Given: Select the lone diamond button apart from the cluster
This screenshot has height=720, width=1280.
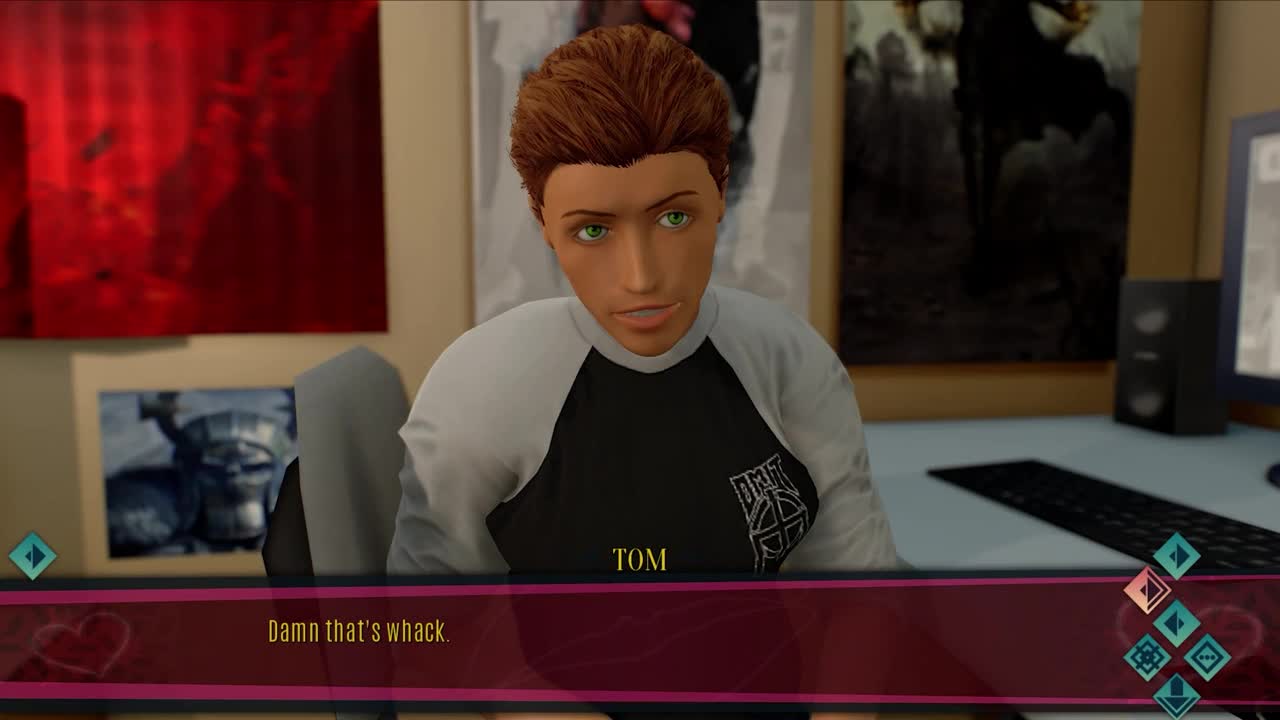Looking at the screenshot, I should [x=32, y=555].
